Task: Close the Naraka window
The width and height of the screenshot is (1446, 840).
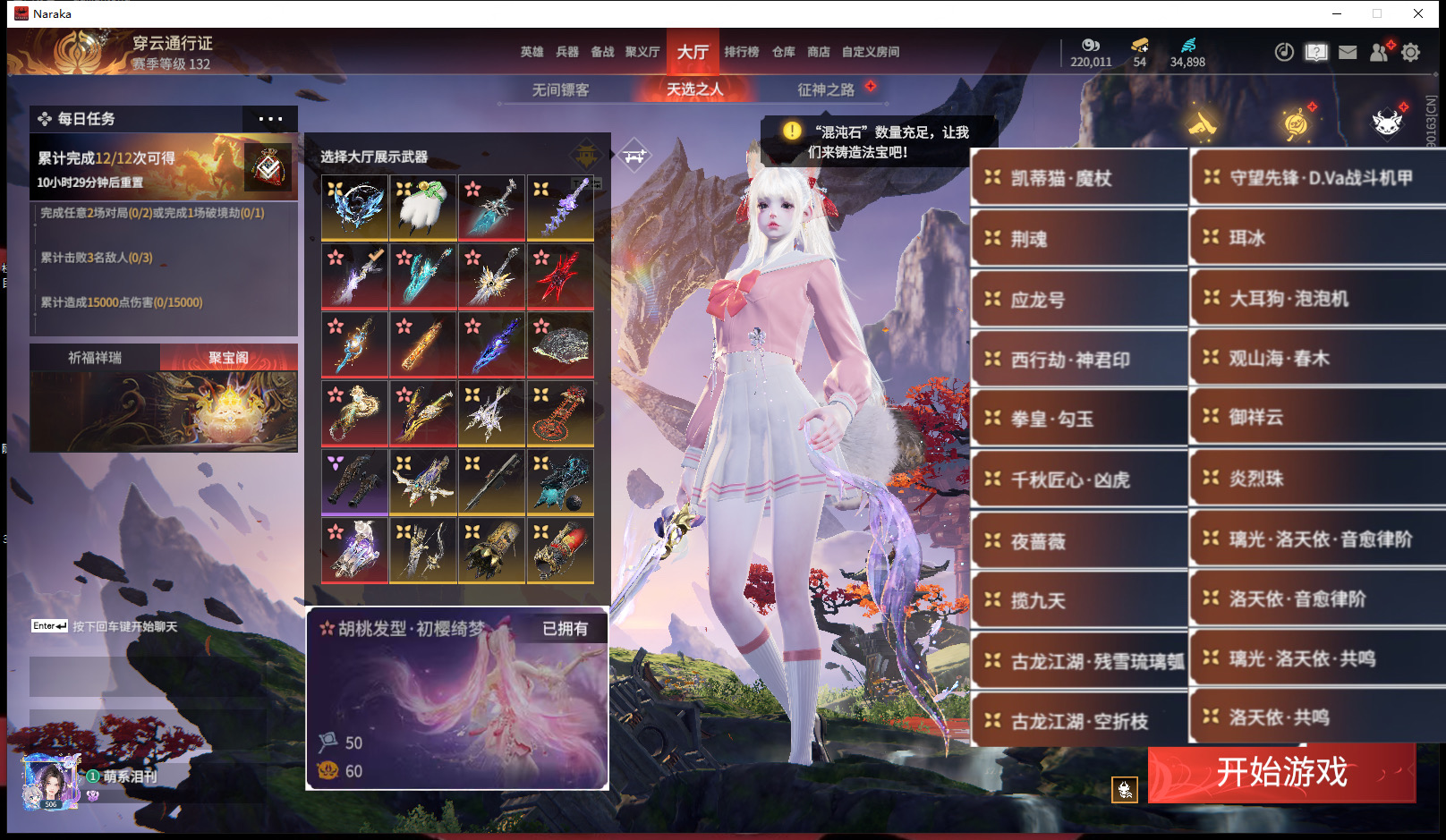Action: (x=1418, y=13)
